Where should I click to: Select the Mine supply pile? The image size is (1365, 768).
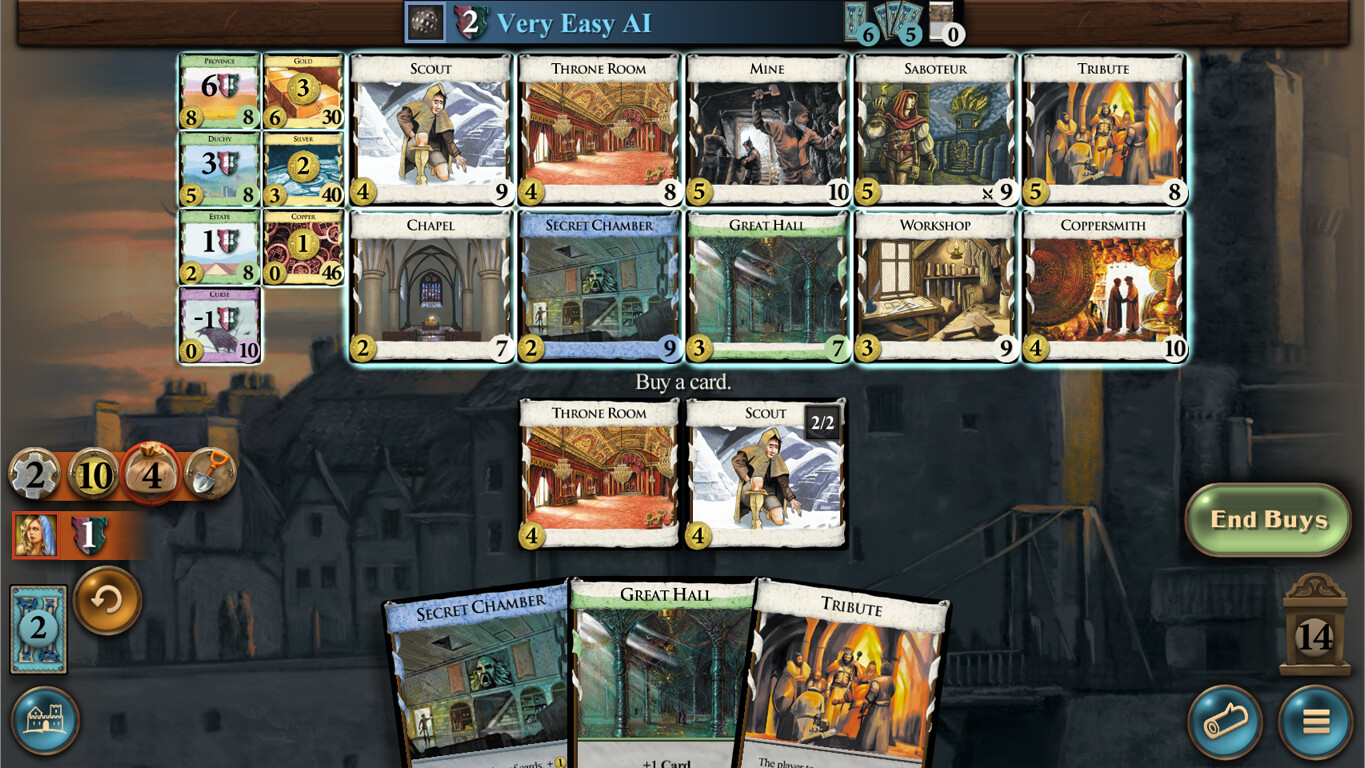point(766,130)
